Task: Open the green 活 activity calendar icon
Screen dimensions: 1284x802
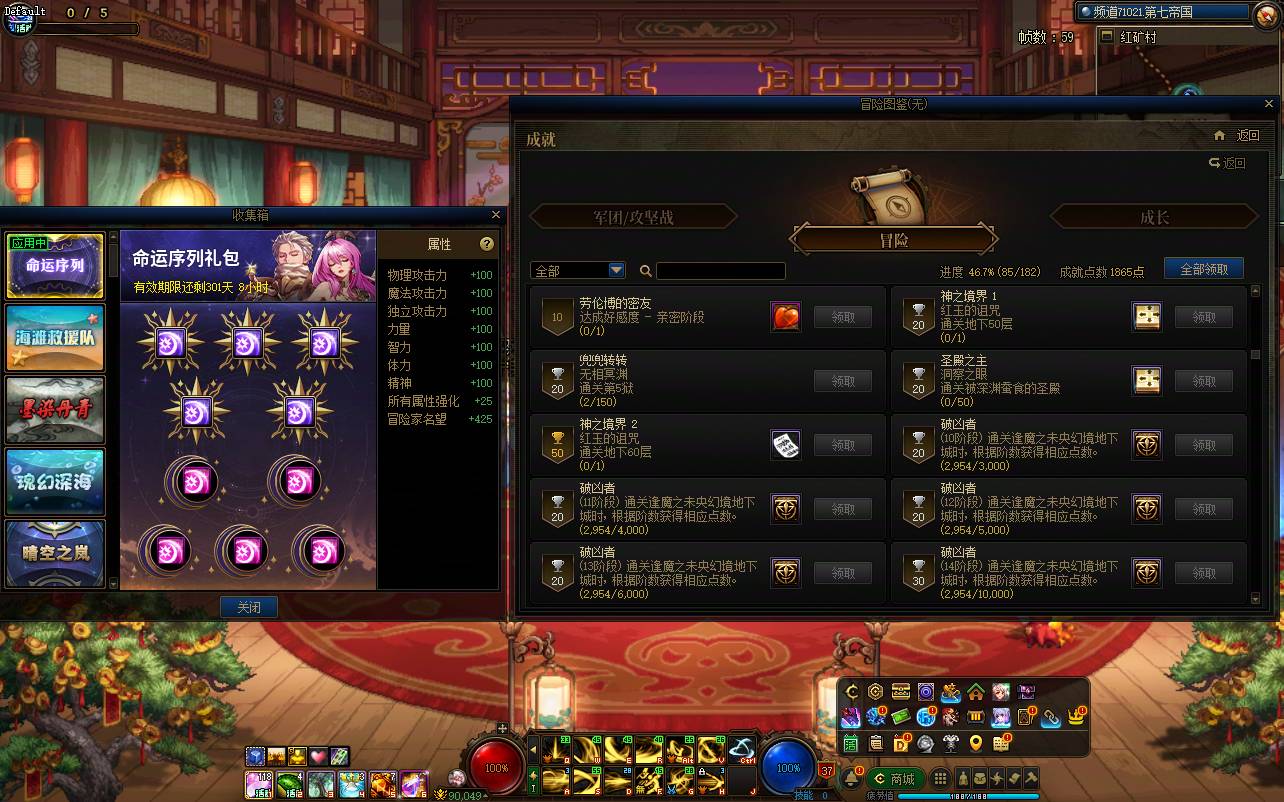Action: 850,743
